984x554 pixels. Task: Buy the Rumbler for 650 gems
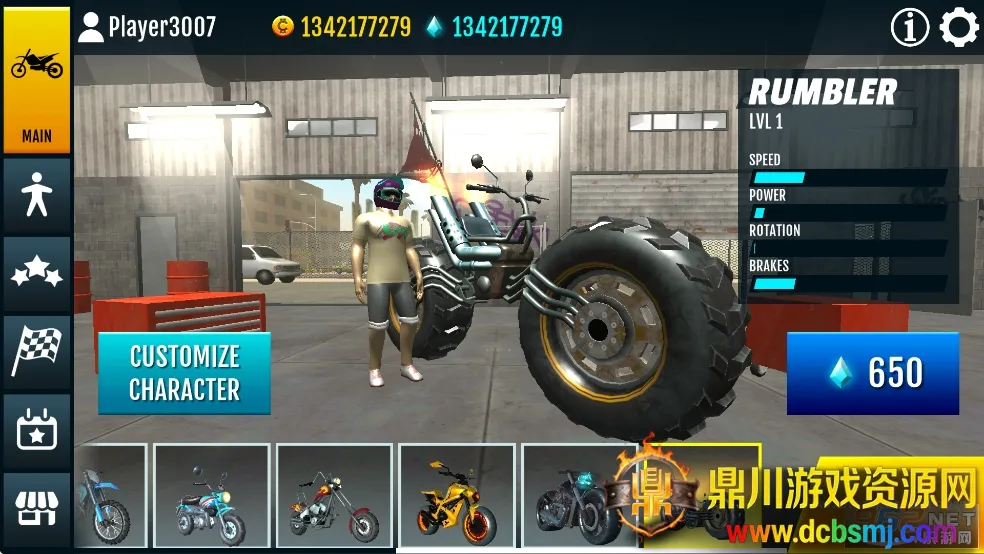(872, 373)
